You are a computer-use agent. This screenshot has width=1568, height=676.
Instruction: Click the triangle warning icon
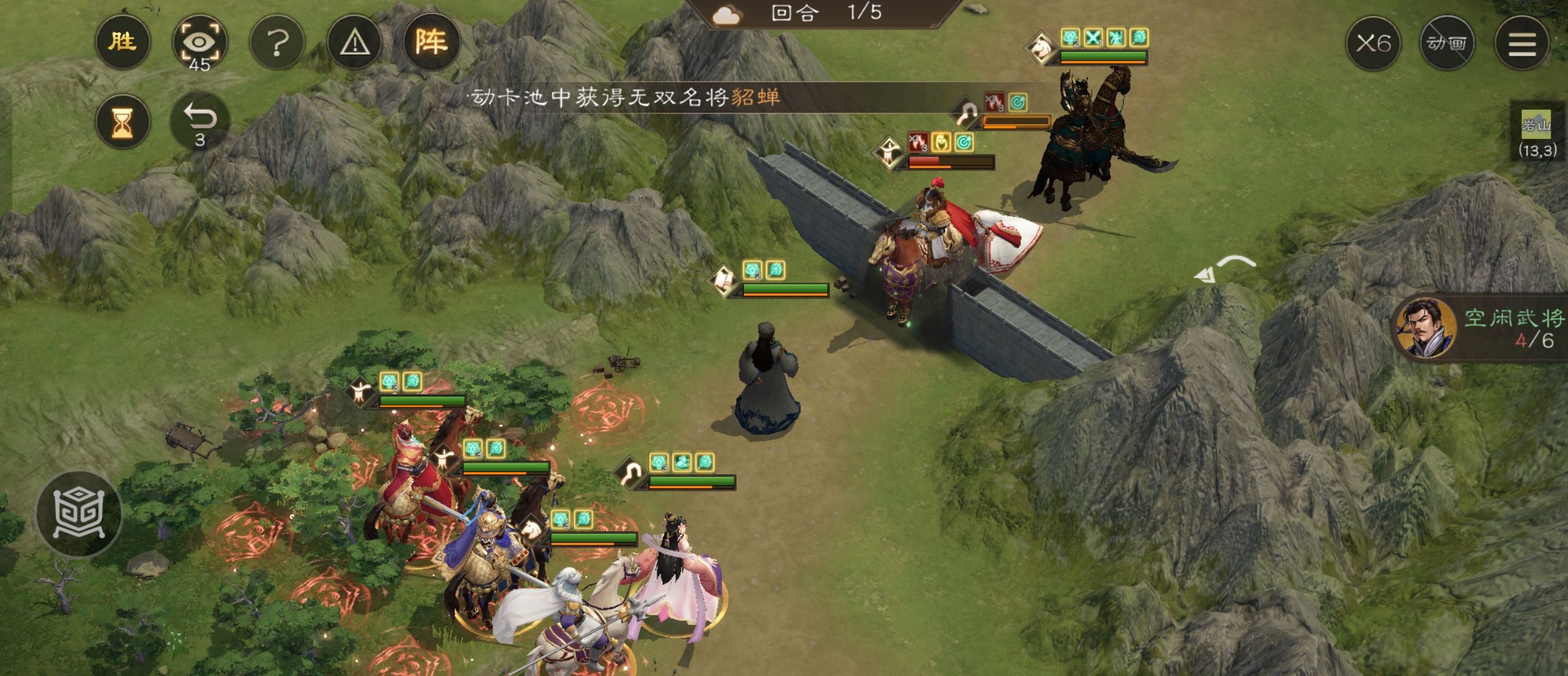tap(355, 41)
